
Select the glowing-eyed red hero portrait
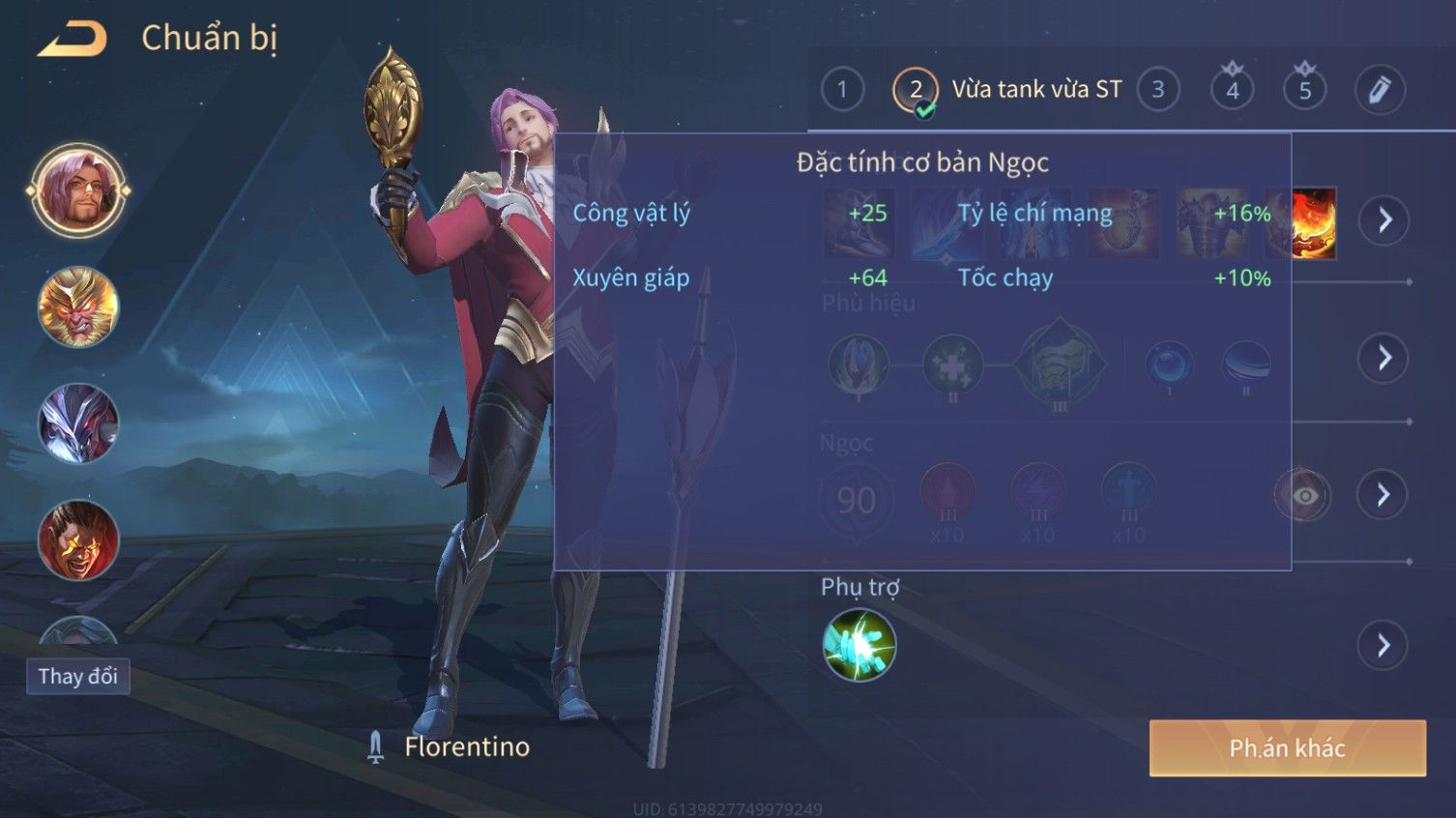tap(78, 540)
